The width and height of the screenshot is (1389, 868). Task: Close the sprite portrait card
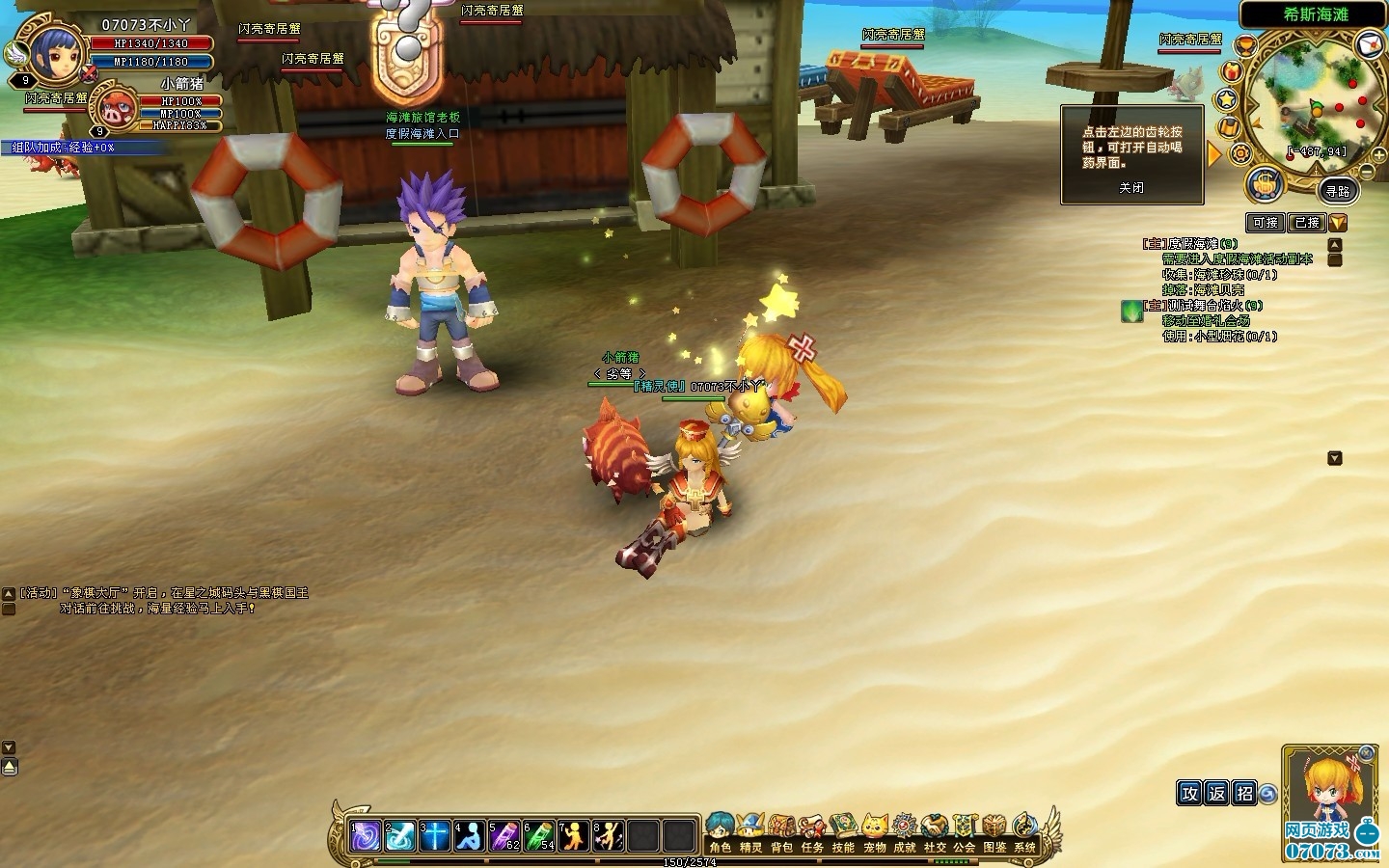tap(1366, 753)
